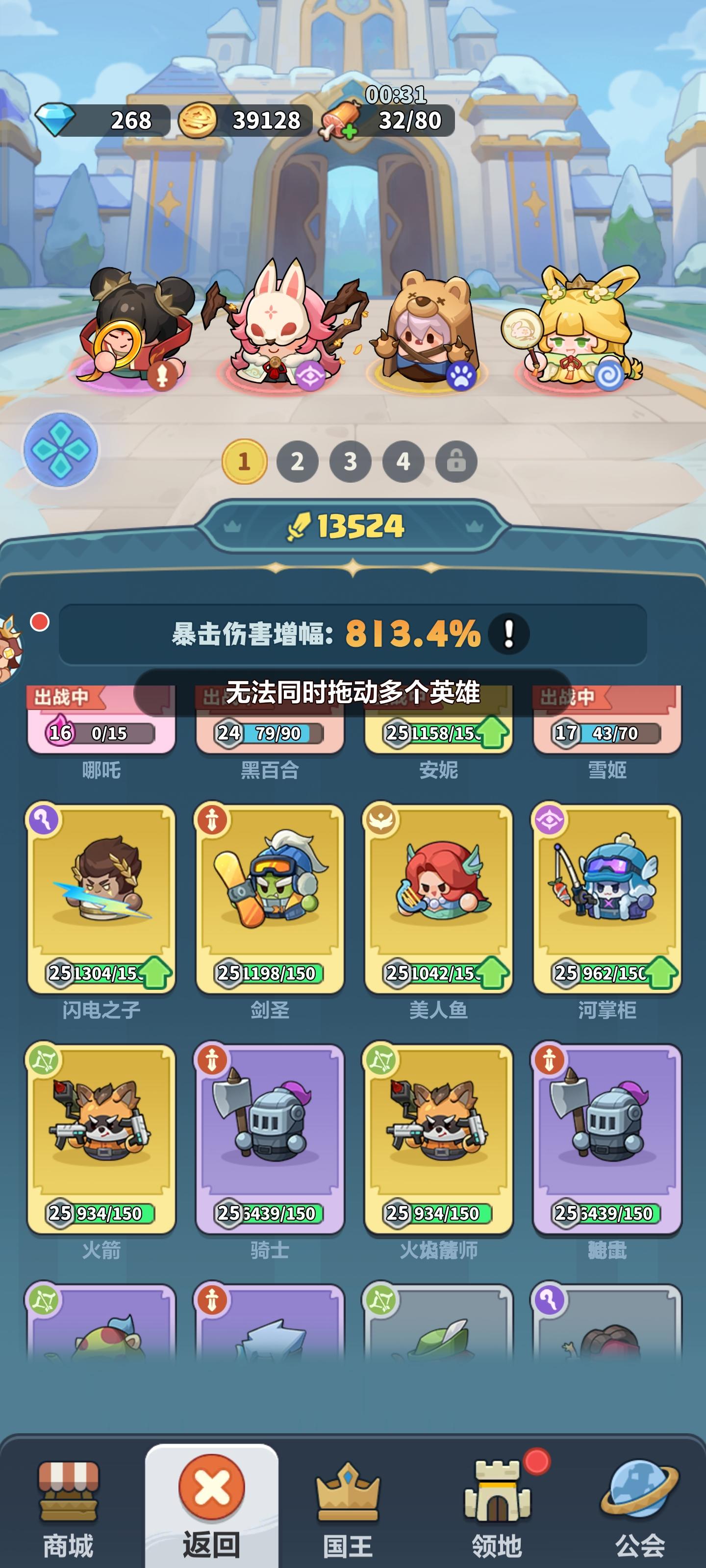Click the purple class badge under the rabbit hero
This screenshot has width=706, height=1568.
[x=309, y=377]
